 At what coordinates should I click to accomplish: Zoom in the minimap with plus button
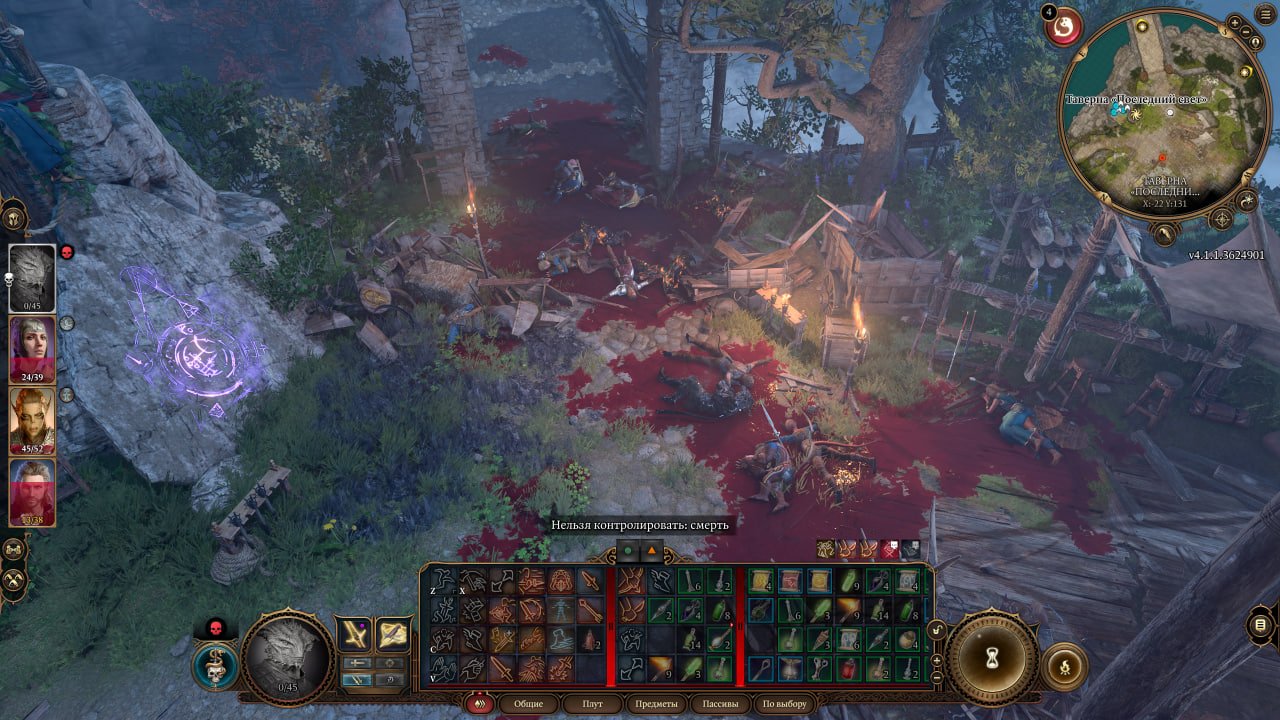(x=1235, y=22)
